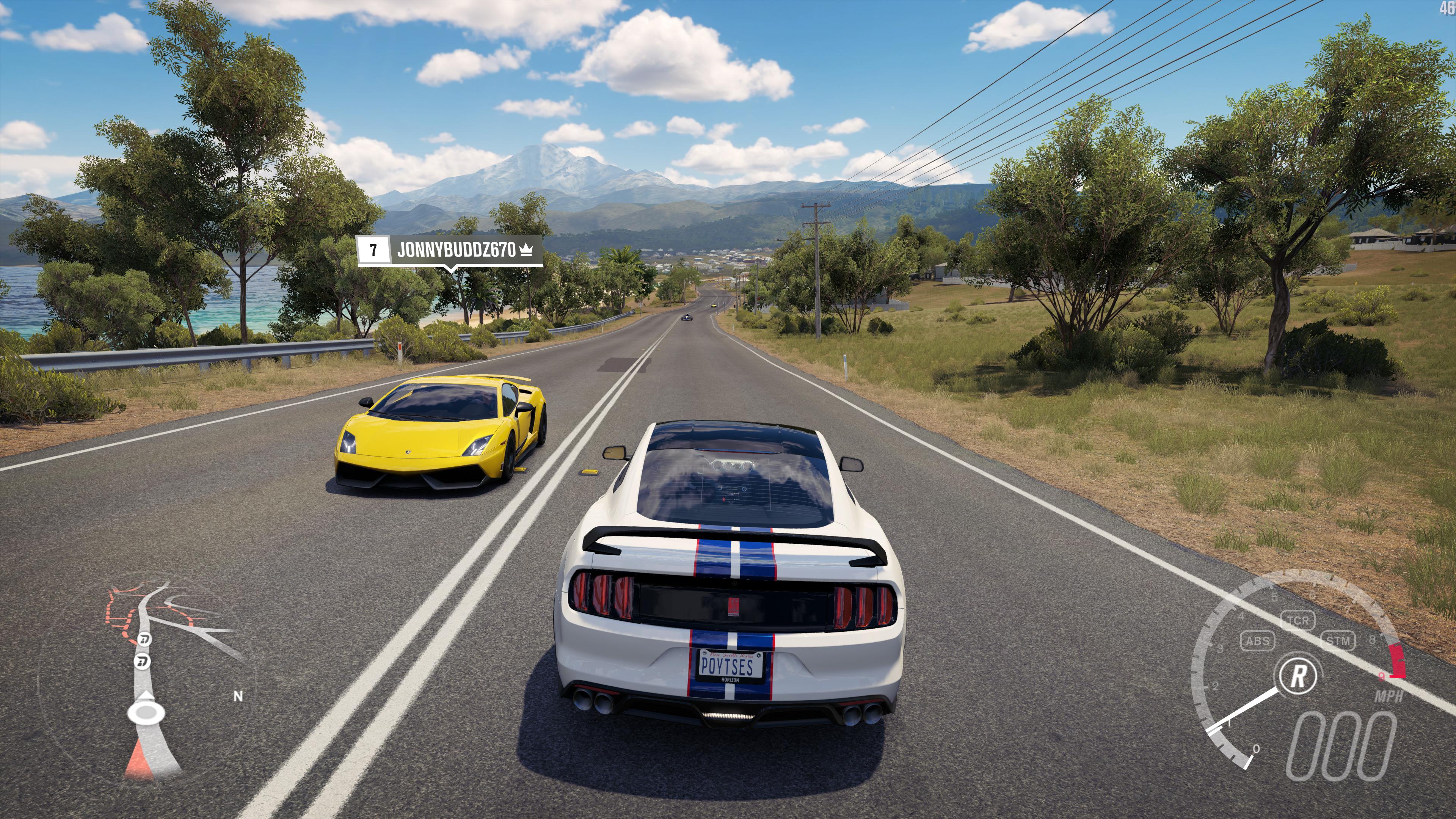This screenshot has width=1456, height=819.
Task: Click the ABS indicator on the speedometer
Action: [1258, 641]
